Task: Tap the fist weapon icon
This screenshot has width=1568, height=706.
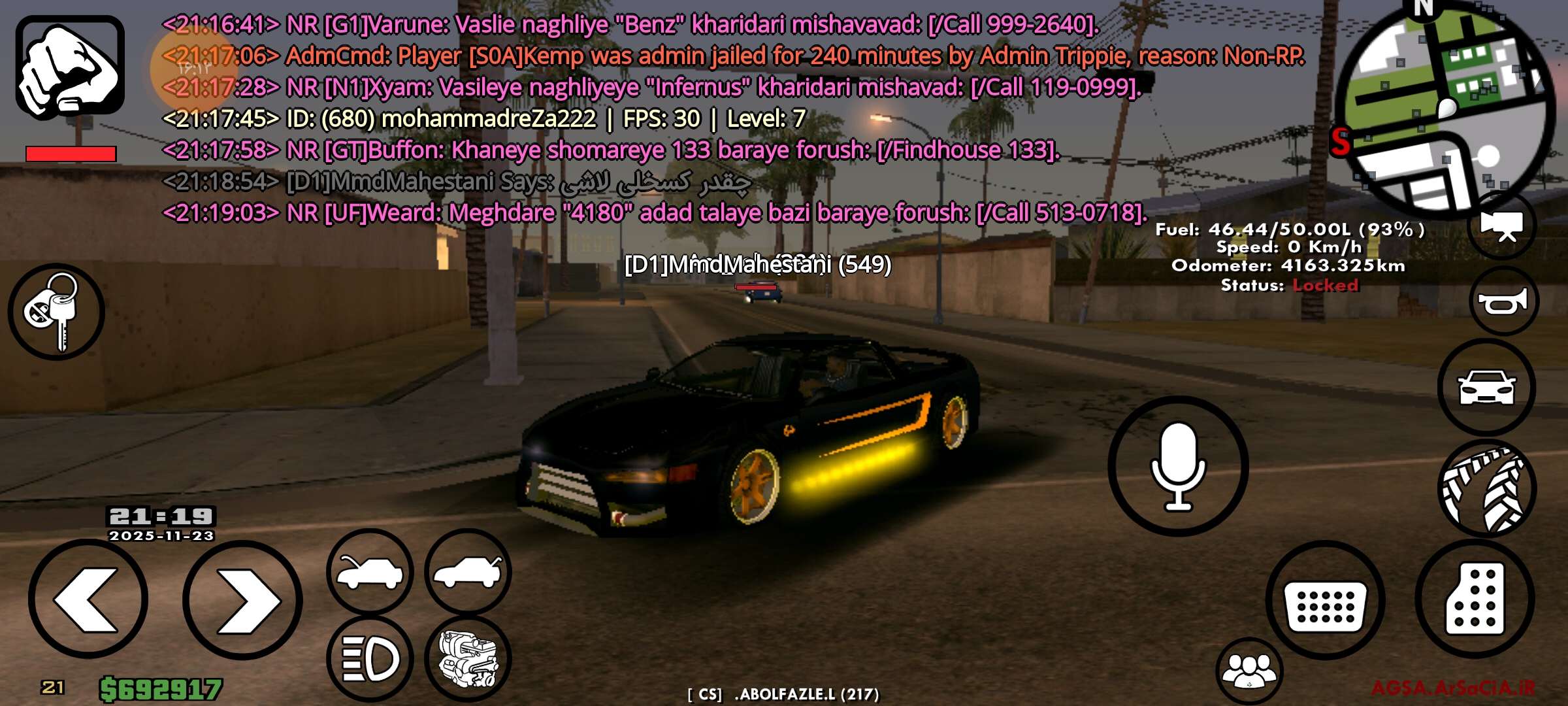Action: (70, 67)
